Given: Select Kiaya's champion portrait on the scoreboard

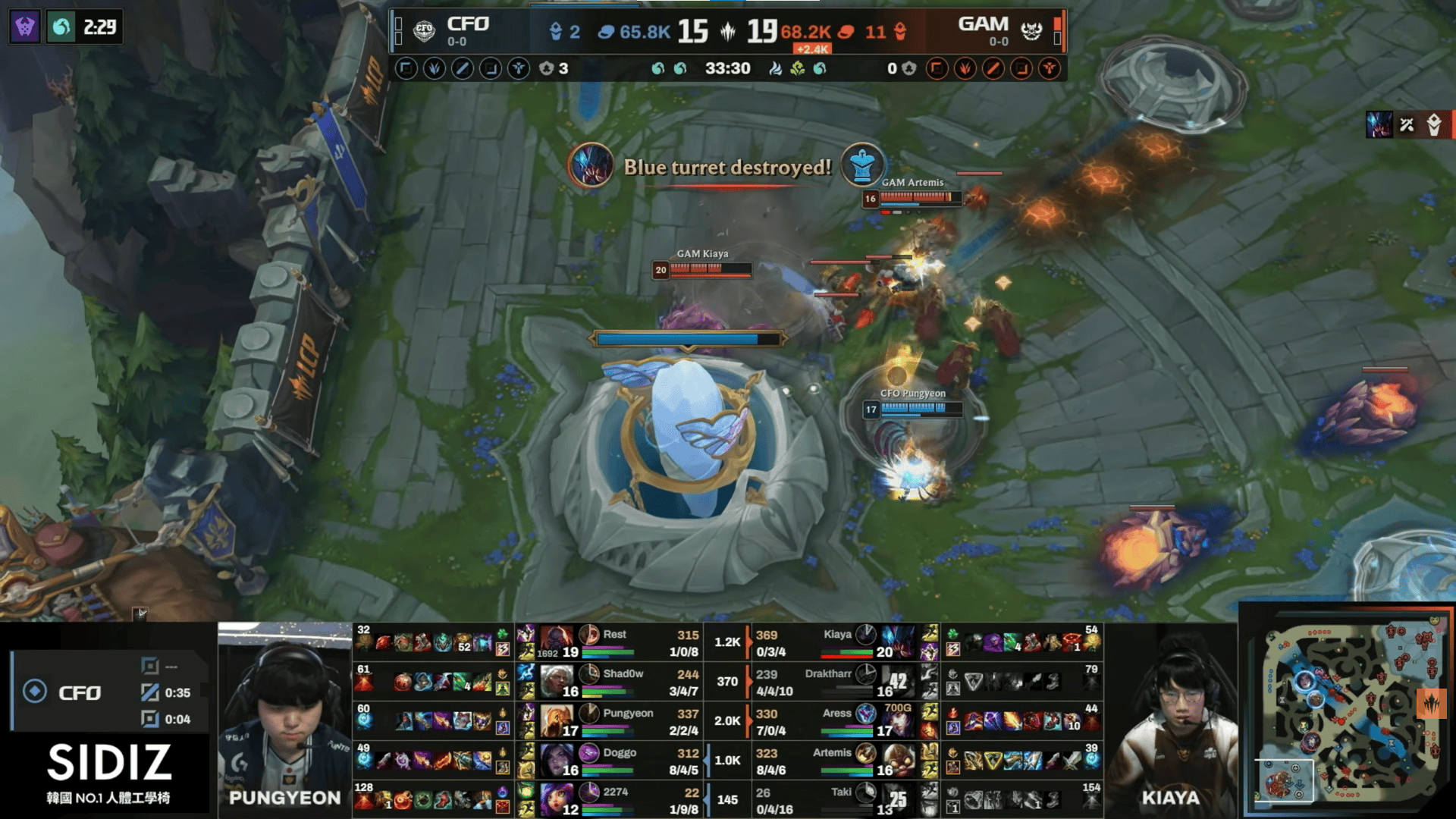Looking at the screenshot, I should pyautogui.click(x=898, y=642).
